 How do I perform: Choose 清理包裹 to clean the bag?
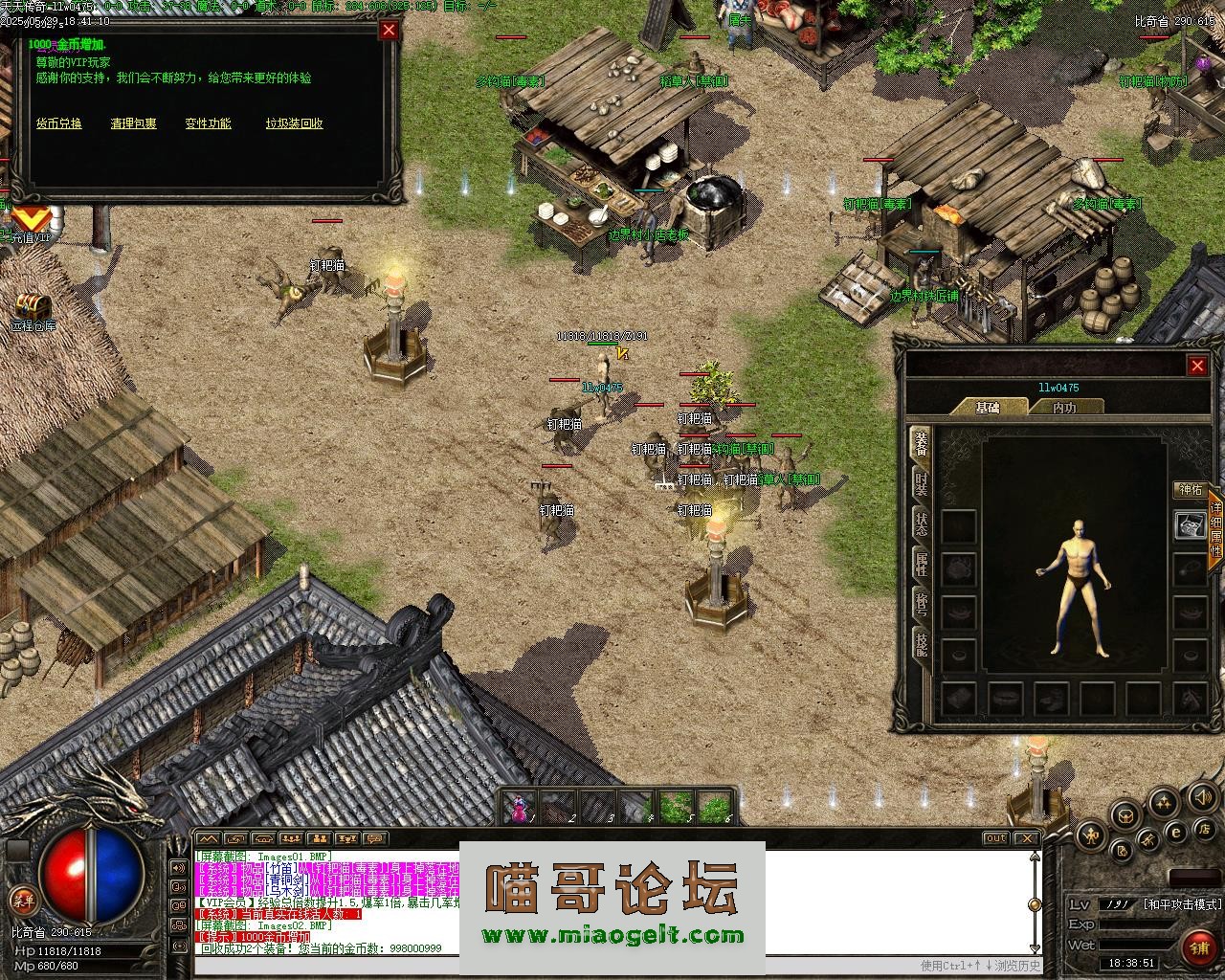133,123
